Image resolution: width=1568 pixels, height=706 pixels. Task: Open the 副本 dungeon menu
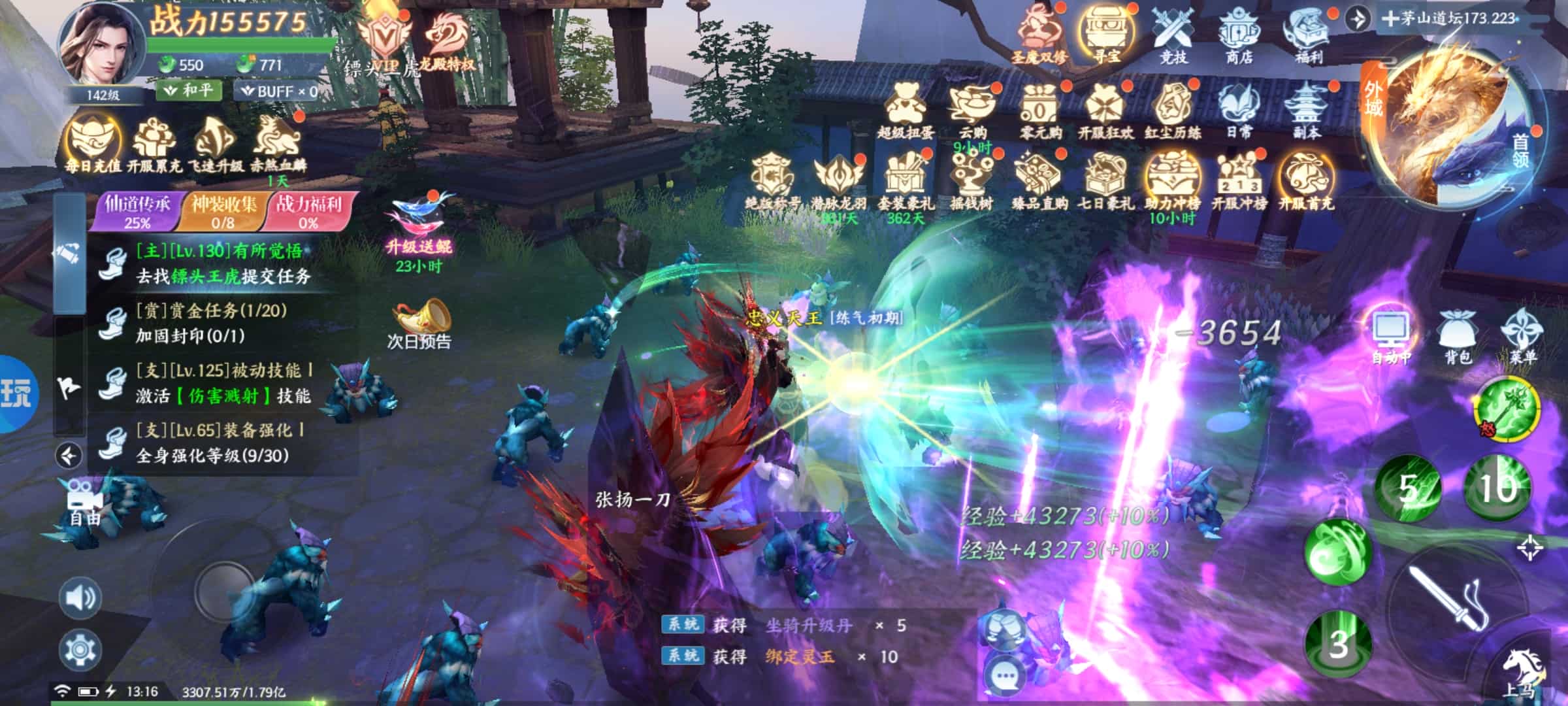click(1306, 111)
